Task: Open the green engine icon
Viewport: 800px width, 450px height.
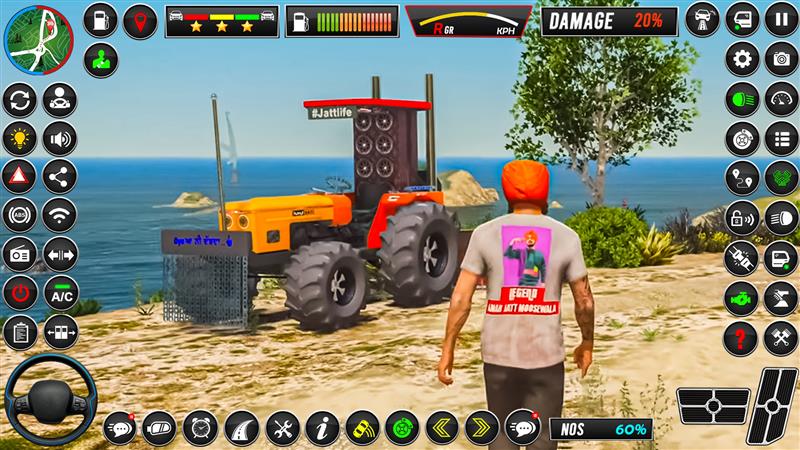Action: click(x=742, y=296)
